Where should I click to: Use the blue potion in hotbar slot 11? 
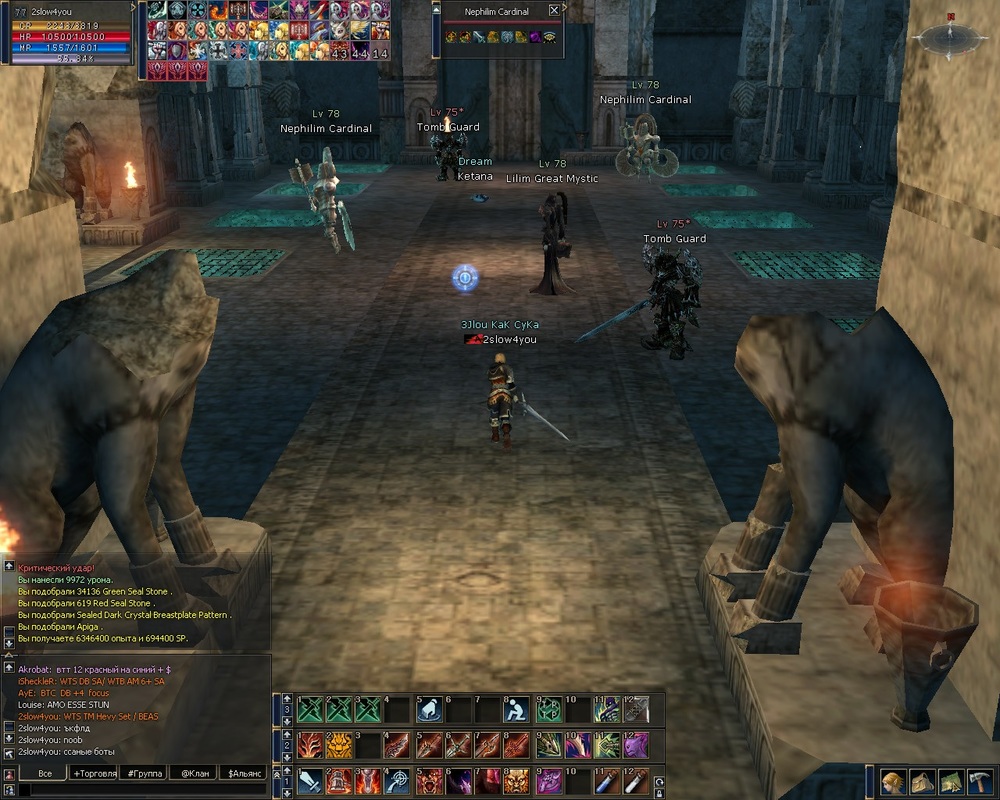[606, 781]
